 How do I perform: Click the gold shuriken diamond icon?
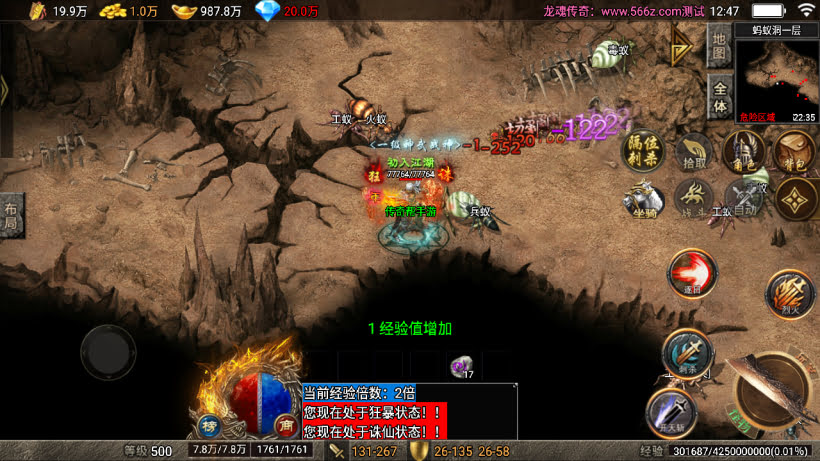[795, 198]
